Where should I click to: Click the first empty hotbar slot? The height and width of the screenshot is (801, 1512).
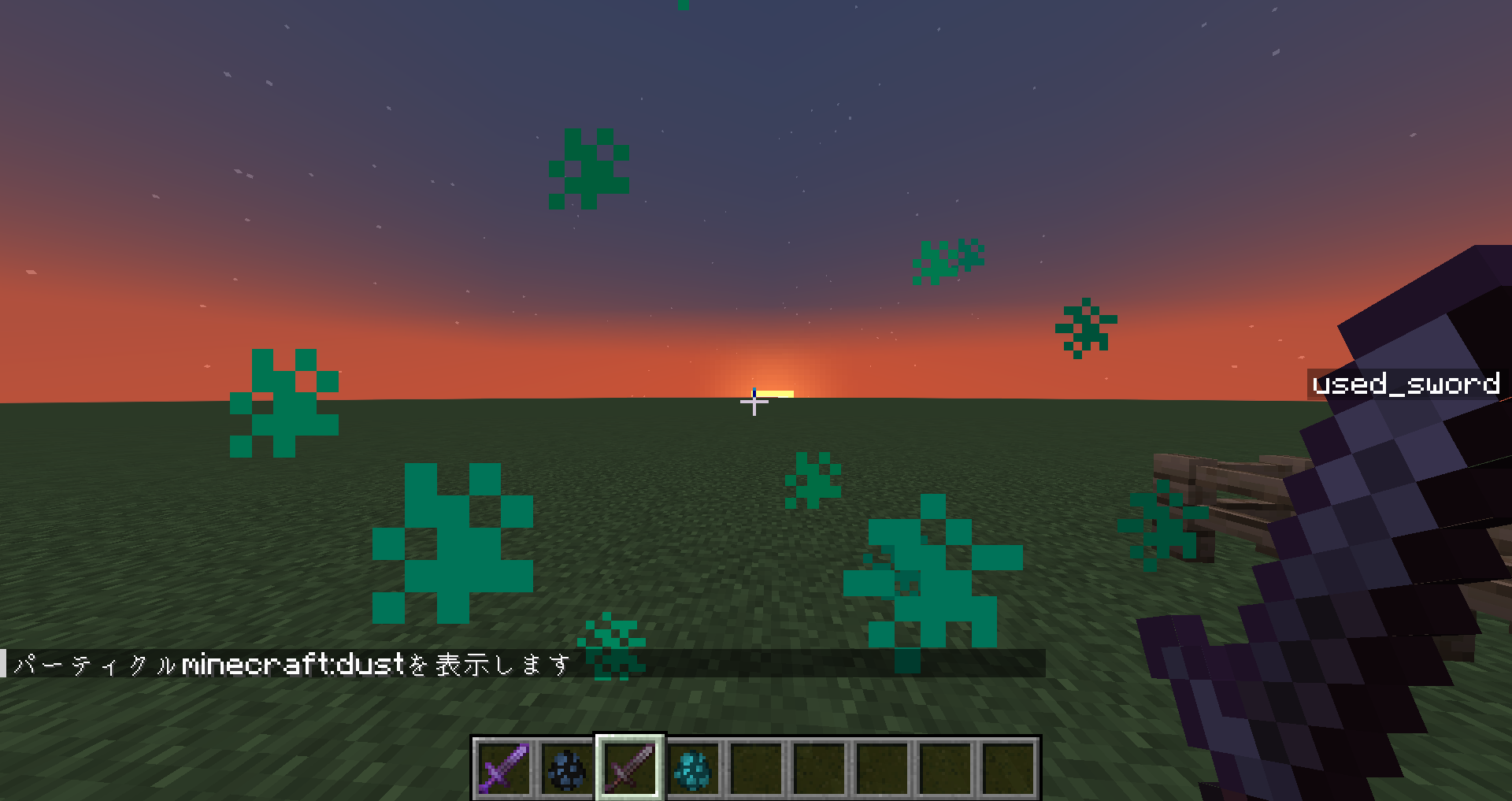(755, 769)
